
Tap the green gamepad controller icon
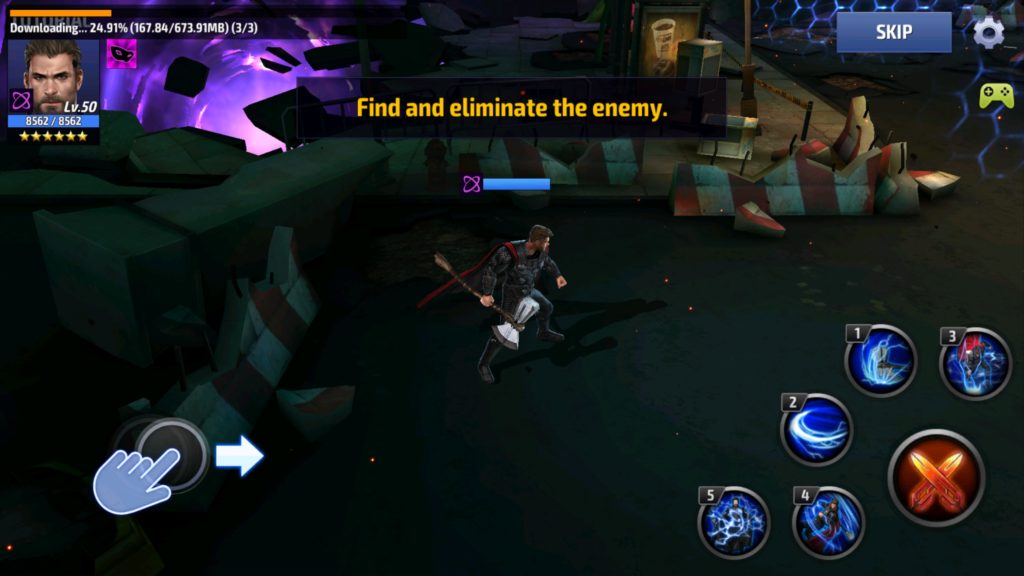[x=995, y=96]
